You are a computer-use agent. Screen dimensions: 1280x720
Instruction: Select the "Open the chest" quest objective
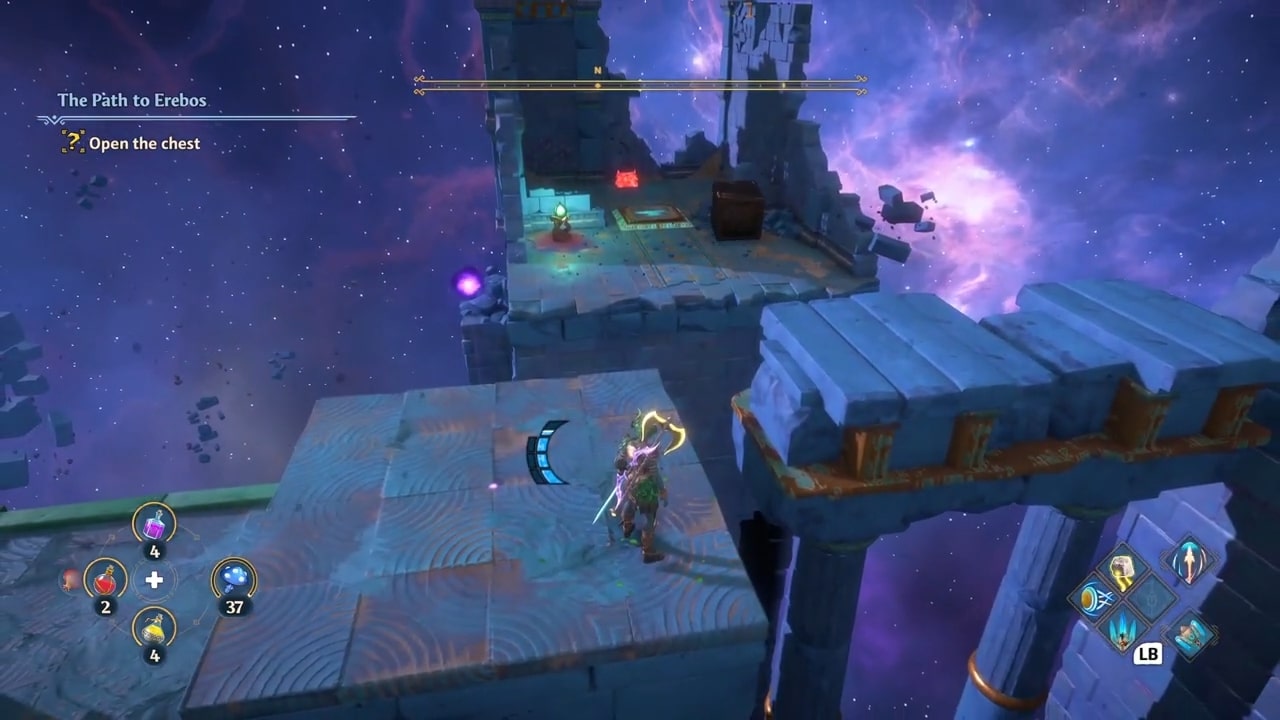pos(144,144)
